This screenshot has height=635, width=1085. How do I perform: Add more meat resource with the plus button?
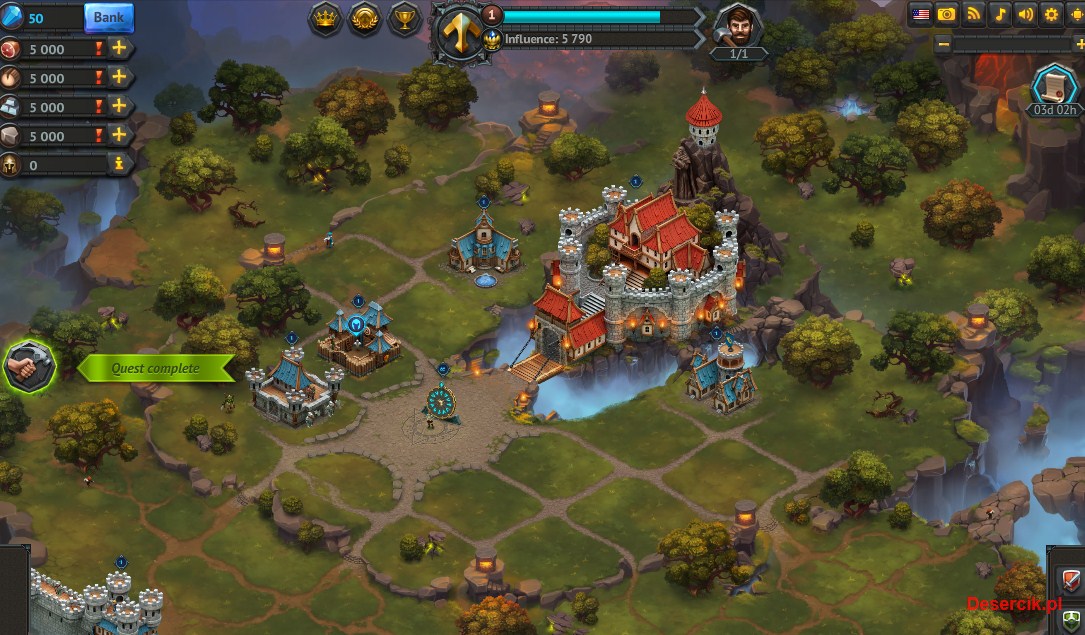119,48
